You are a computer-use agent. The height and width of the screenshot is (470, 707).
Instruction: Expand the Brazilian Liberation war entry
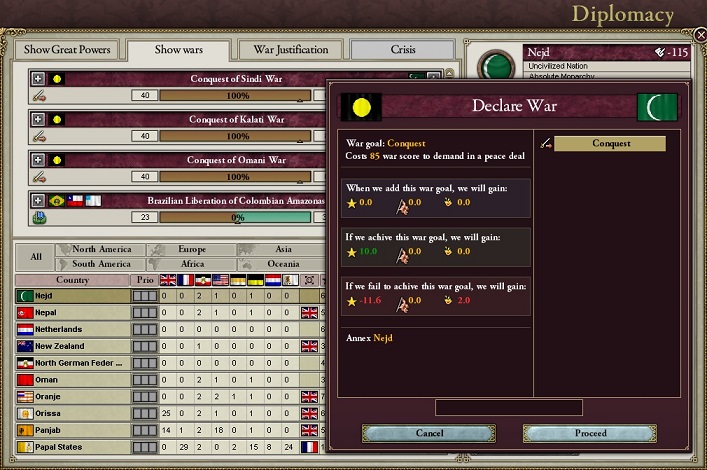38,200
